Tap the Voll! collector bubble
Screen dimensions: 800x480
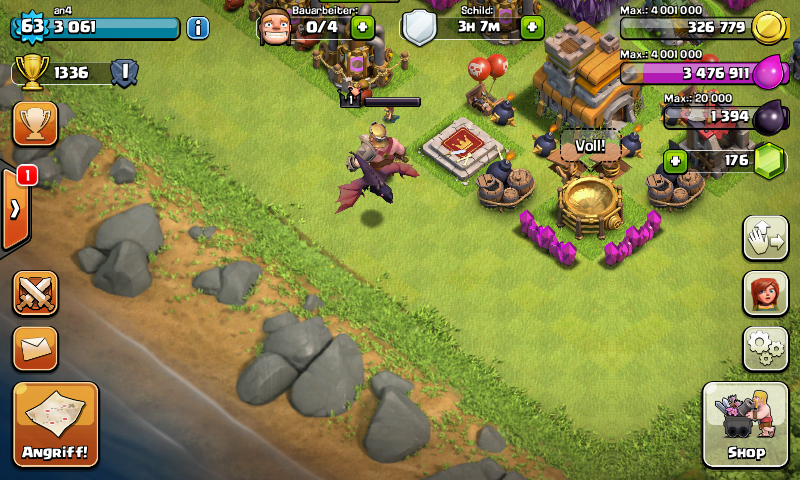(x=590, y=146)
